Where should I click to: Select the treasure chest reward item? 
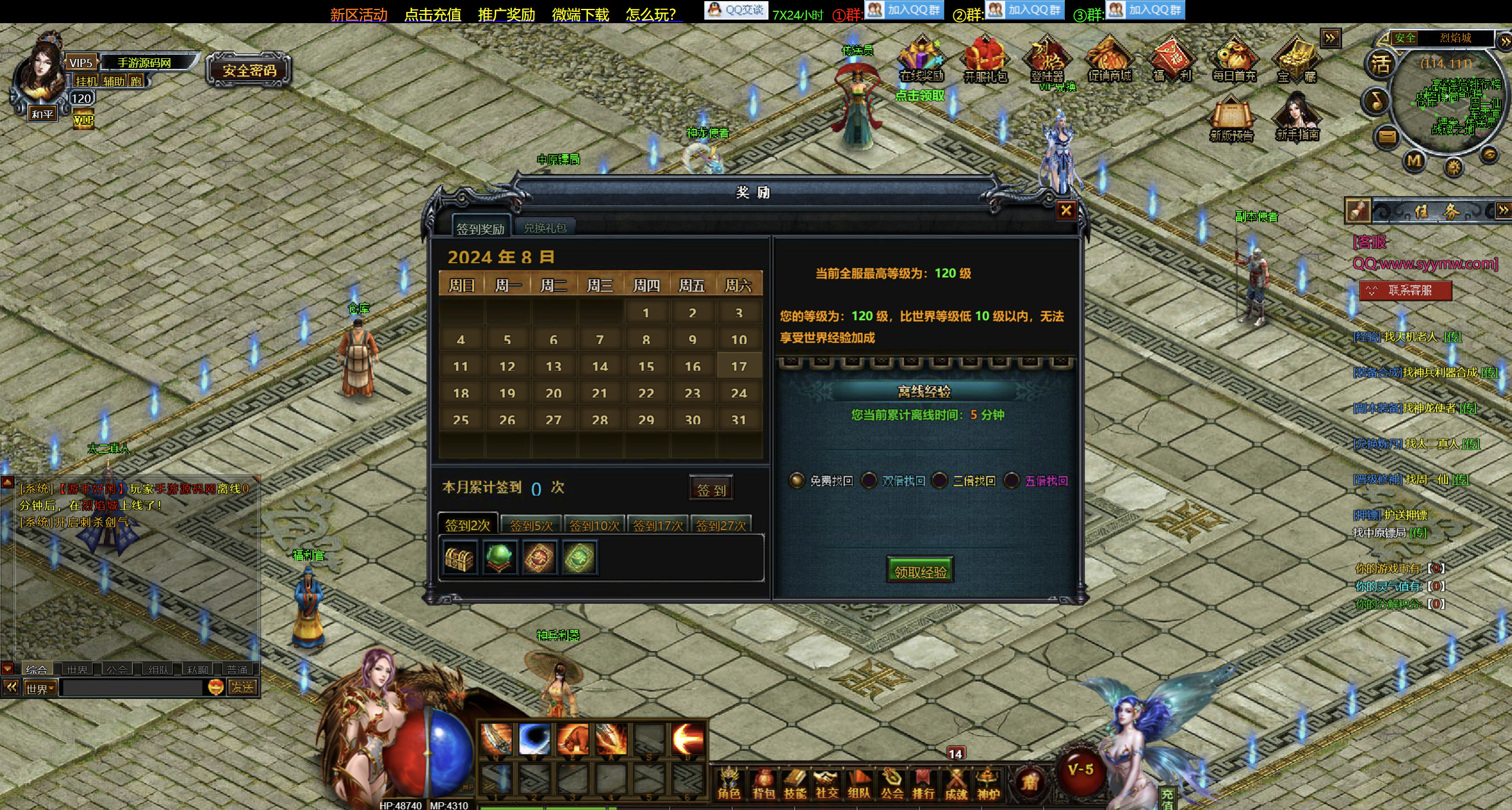[x=460, y=558]
